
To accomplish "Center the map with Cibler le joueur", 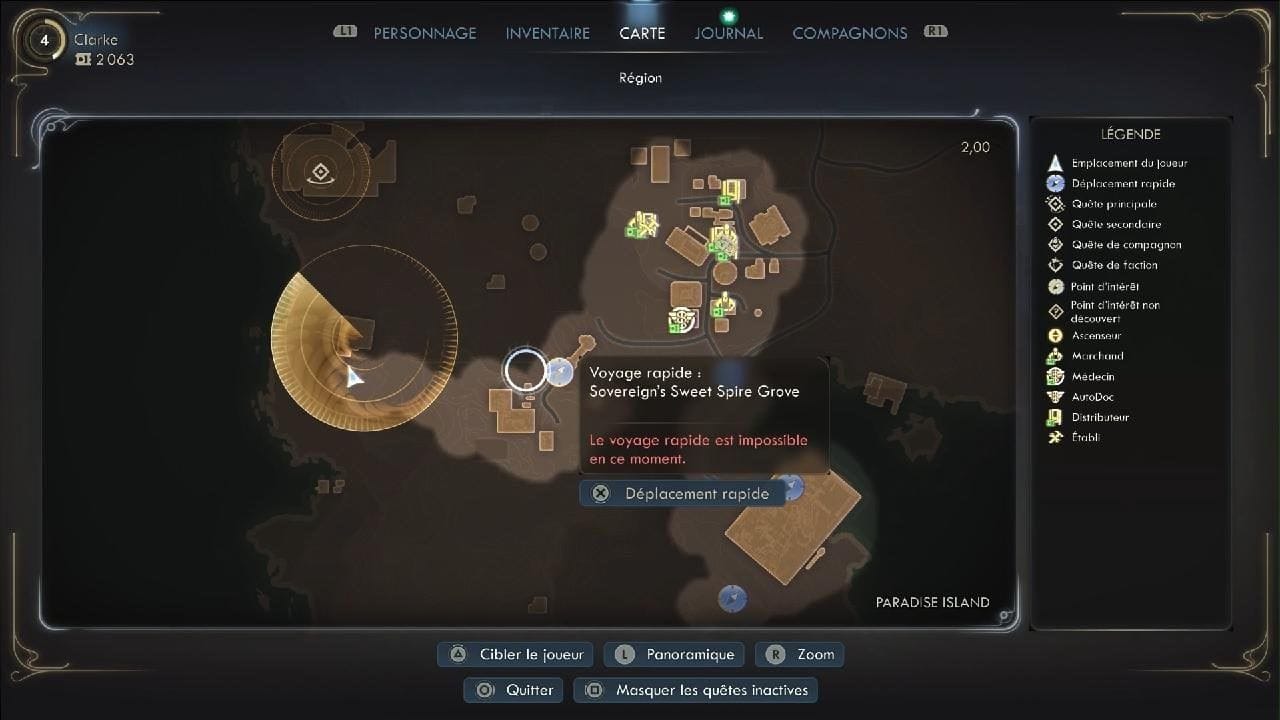I will (x=516, y=654).
